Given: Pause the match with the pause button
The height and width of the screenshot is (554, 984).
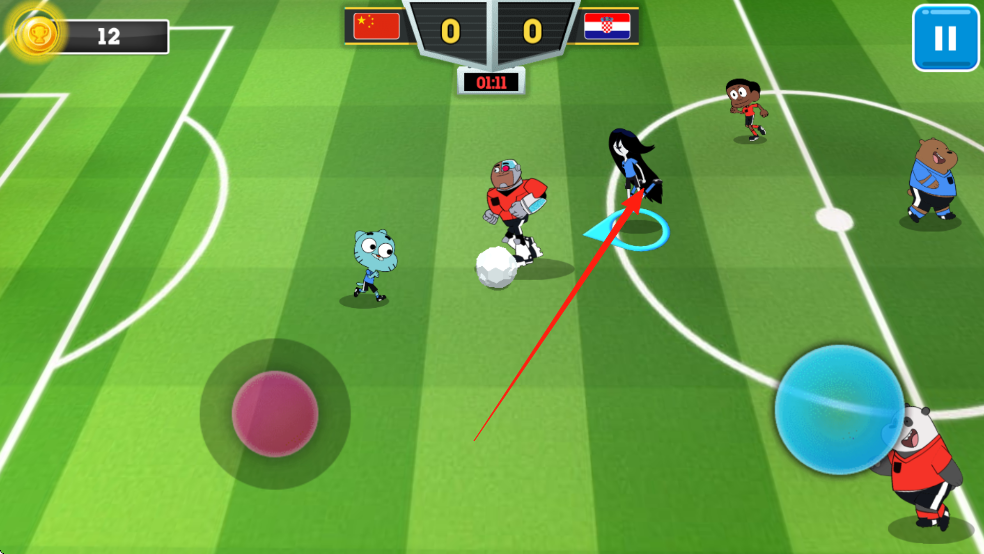Looking at the screenshot, I should (945, 38).
